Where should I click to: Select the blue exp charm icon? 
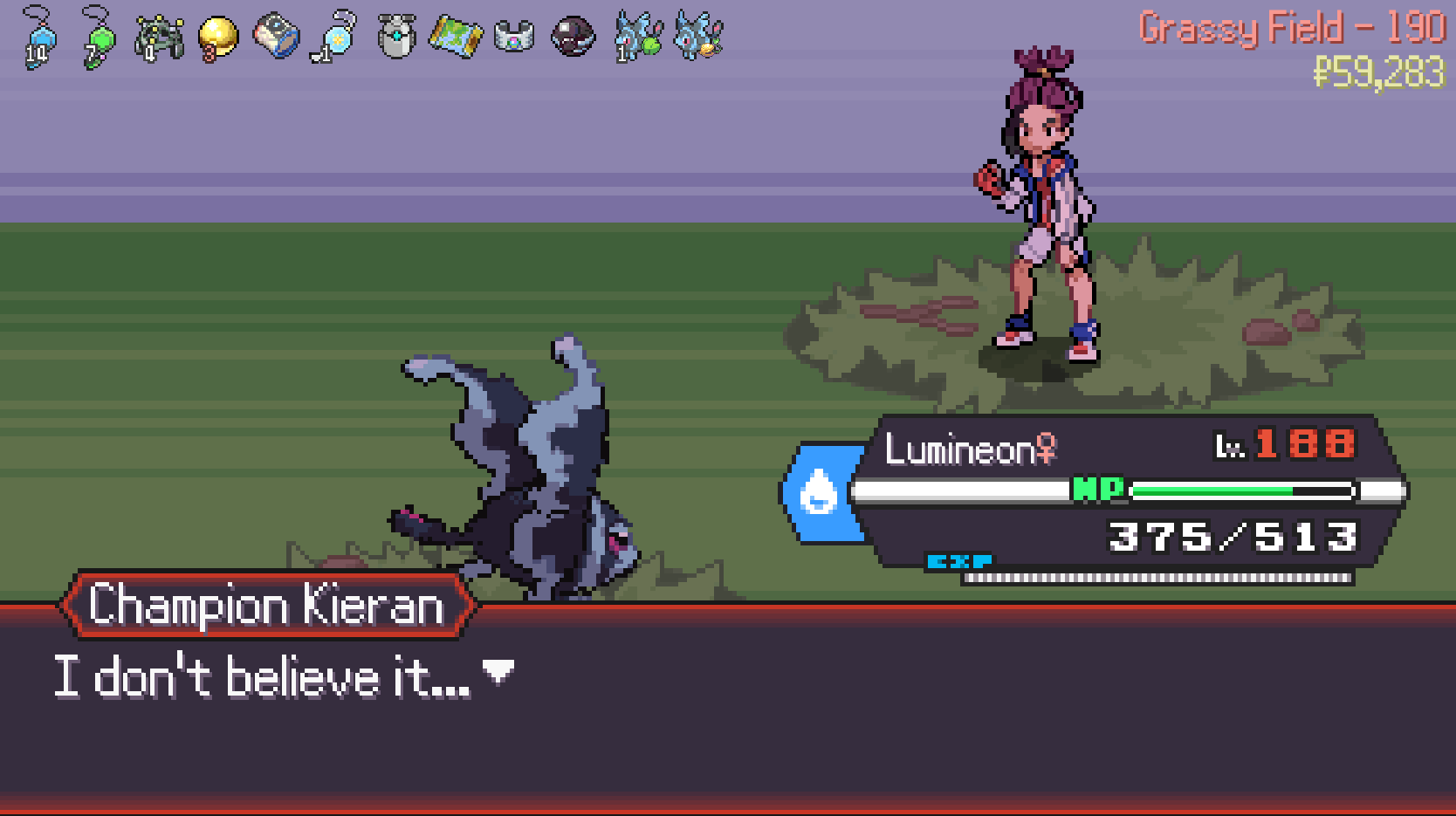point(39,39)
